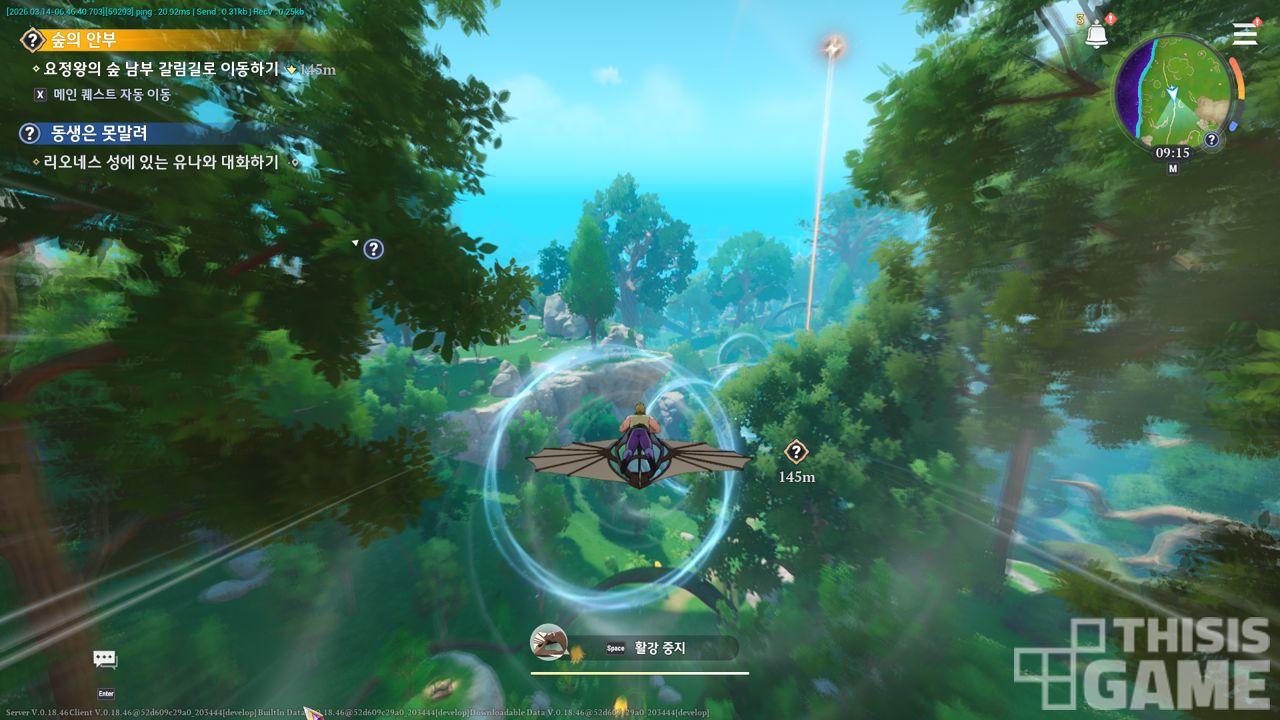Image resolution: width=1280 pixels, height=720 pixels.
Task: Click the '요정왕의 숲 남부 갈림길로 이동하기' objective
Action: pyautogui.click(x=160, y=69)
